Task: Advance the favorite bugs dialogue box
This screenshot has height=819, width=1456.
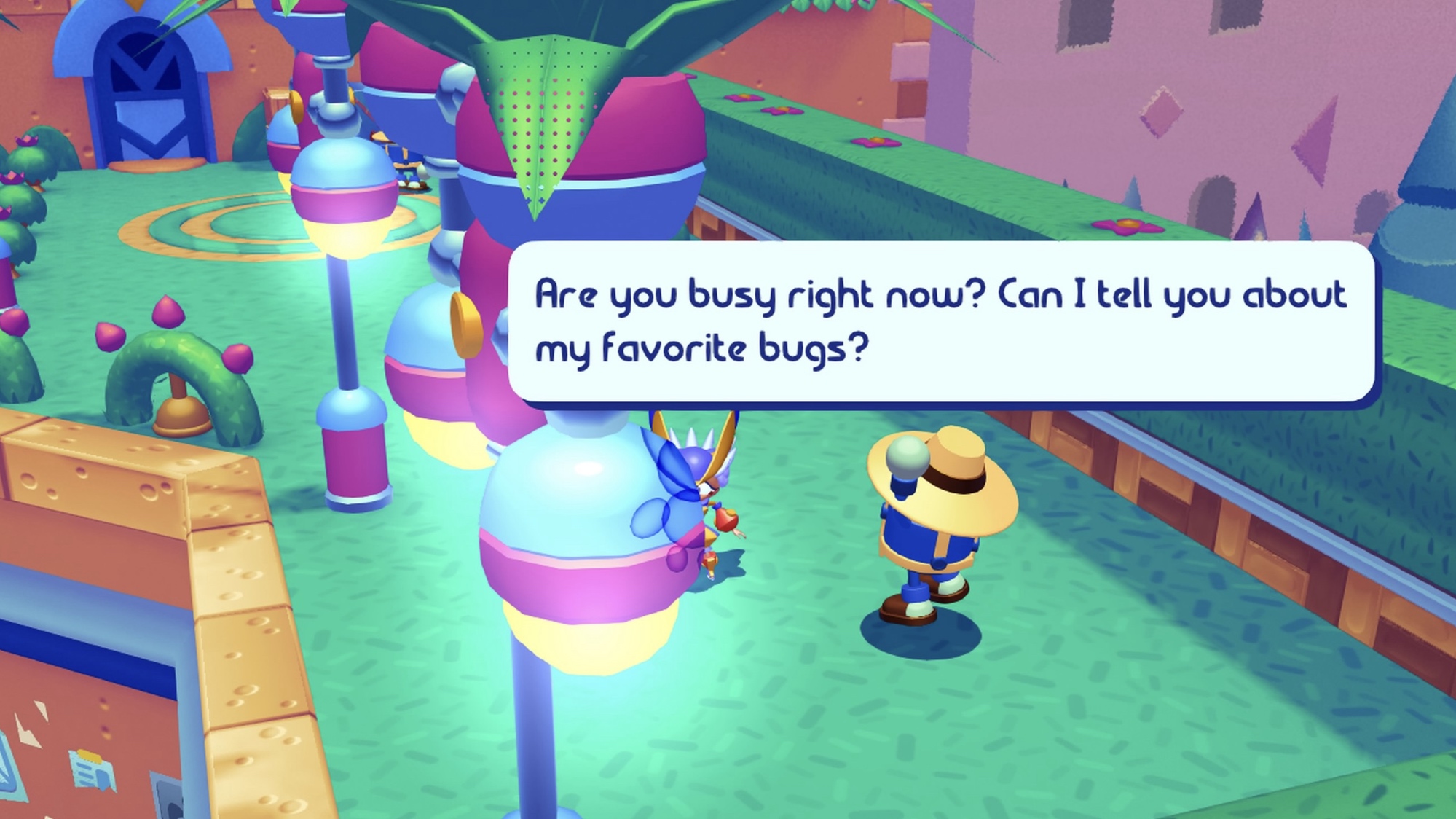Action: click(x=940, y=321)
